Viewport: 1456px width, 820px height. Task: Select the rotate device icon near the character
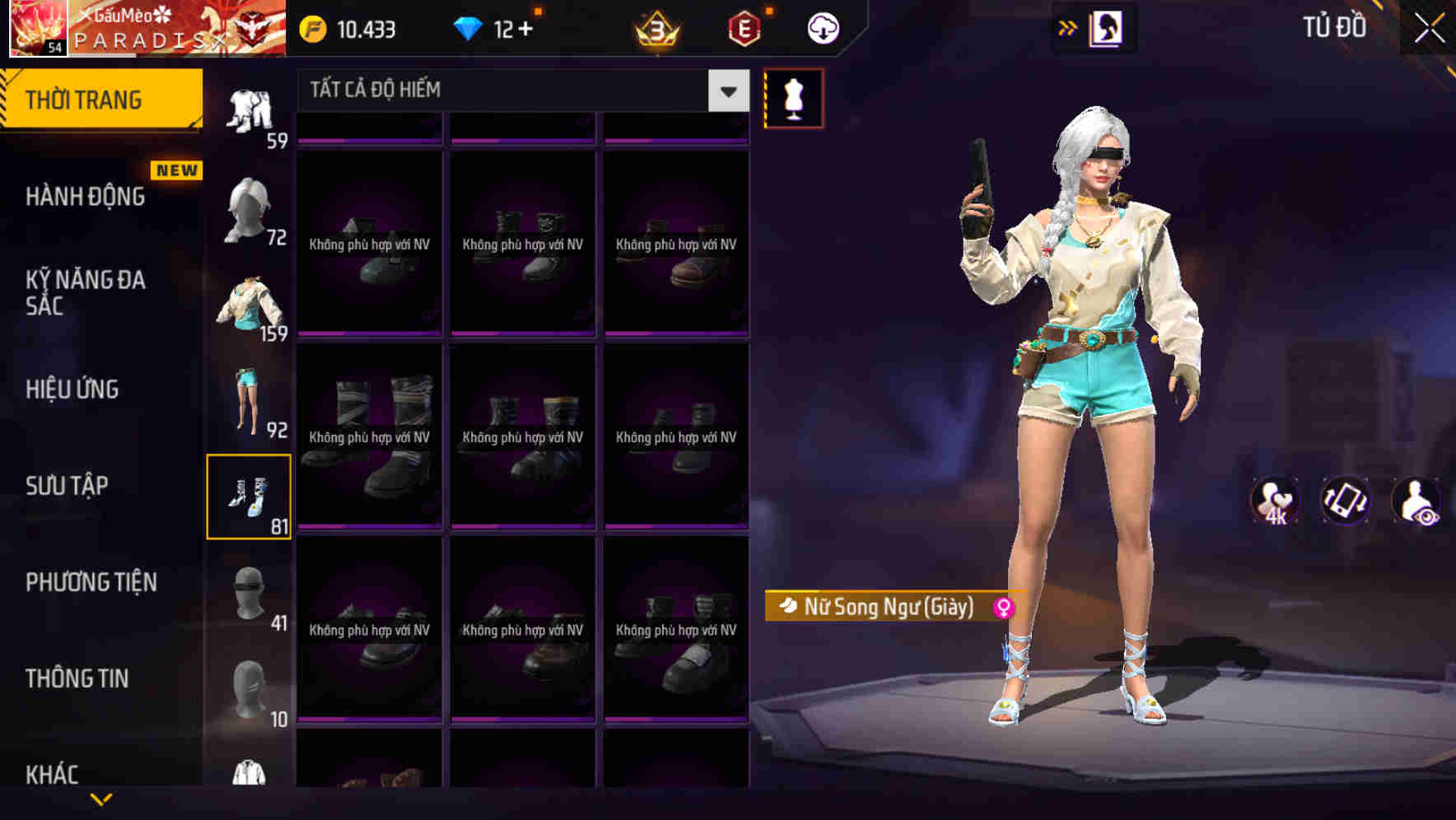point(1344,501)
